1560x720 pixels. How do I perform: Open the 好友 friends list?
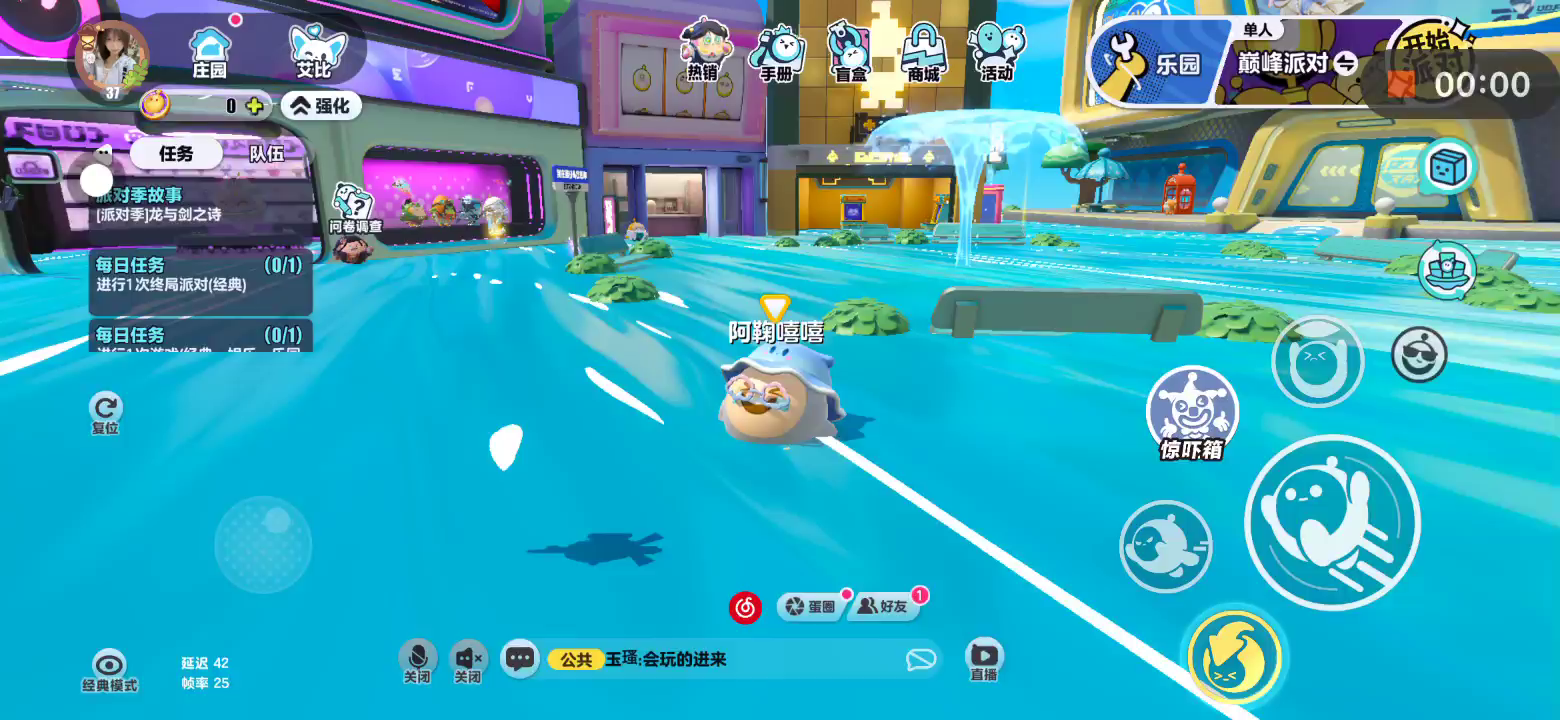(886, 606)
